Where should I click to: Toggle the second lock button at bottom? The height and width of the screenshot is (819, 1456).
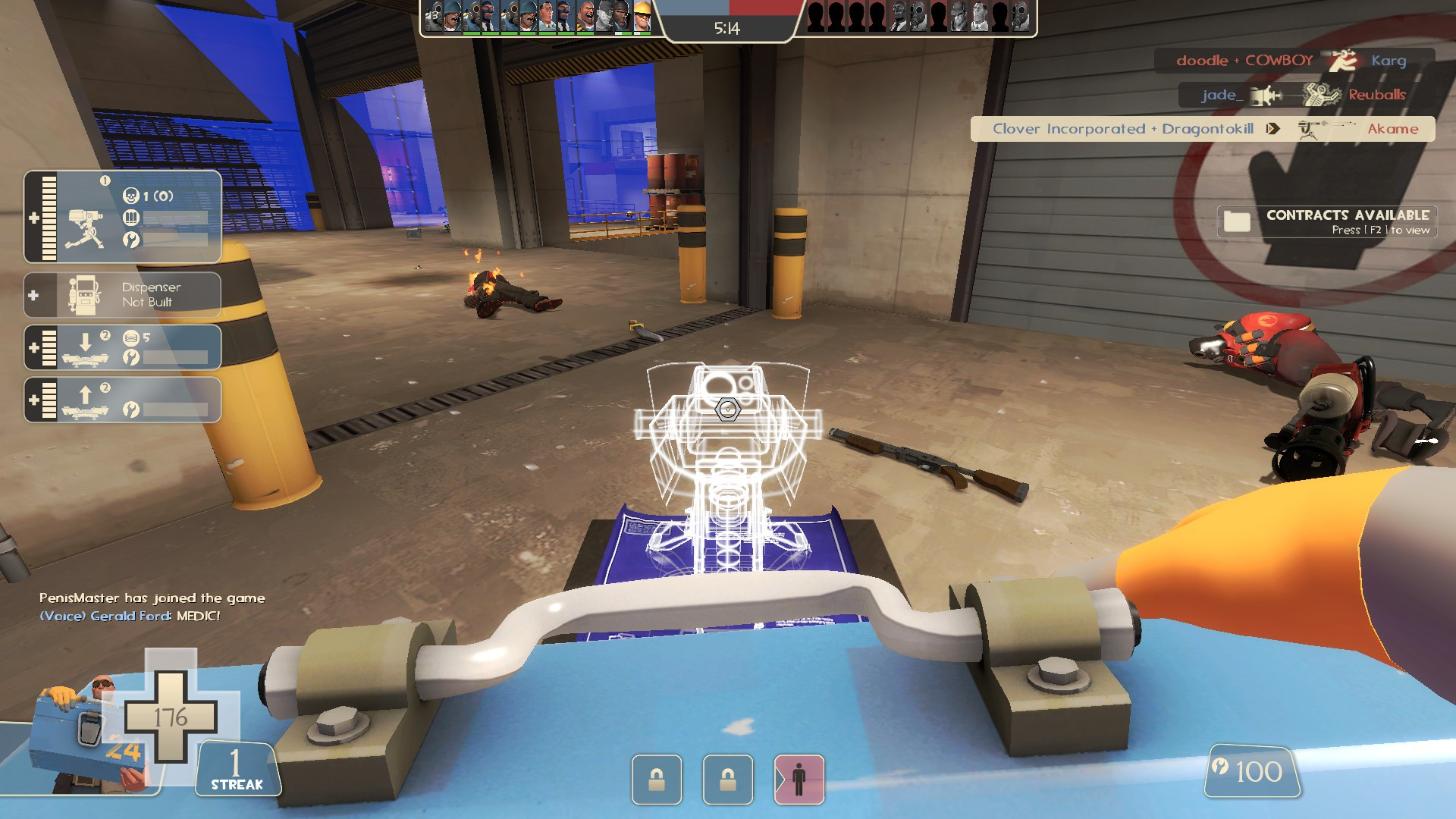click(x=728, y=780)
